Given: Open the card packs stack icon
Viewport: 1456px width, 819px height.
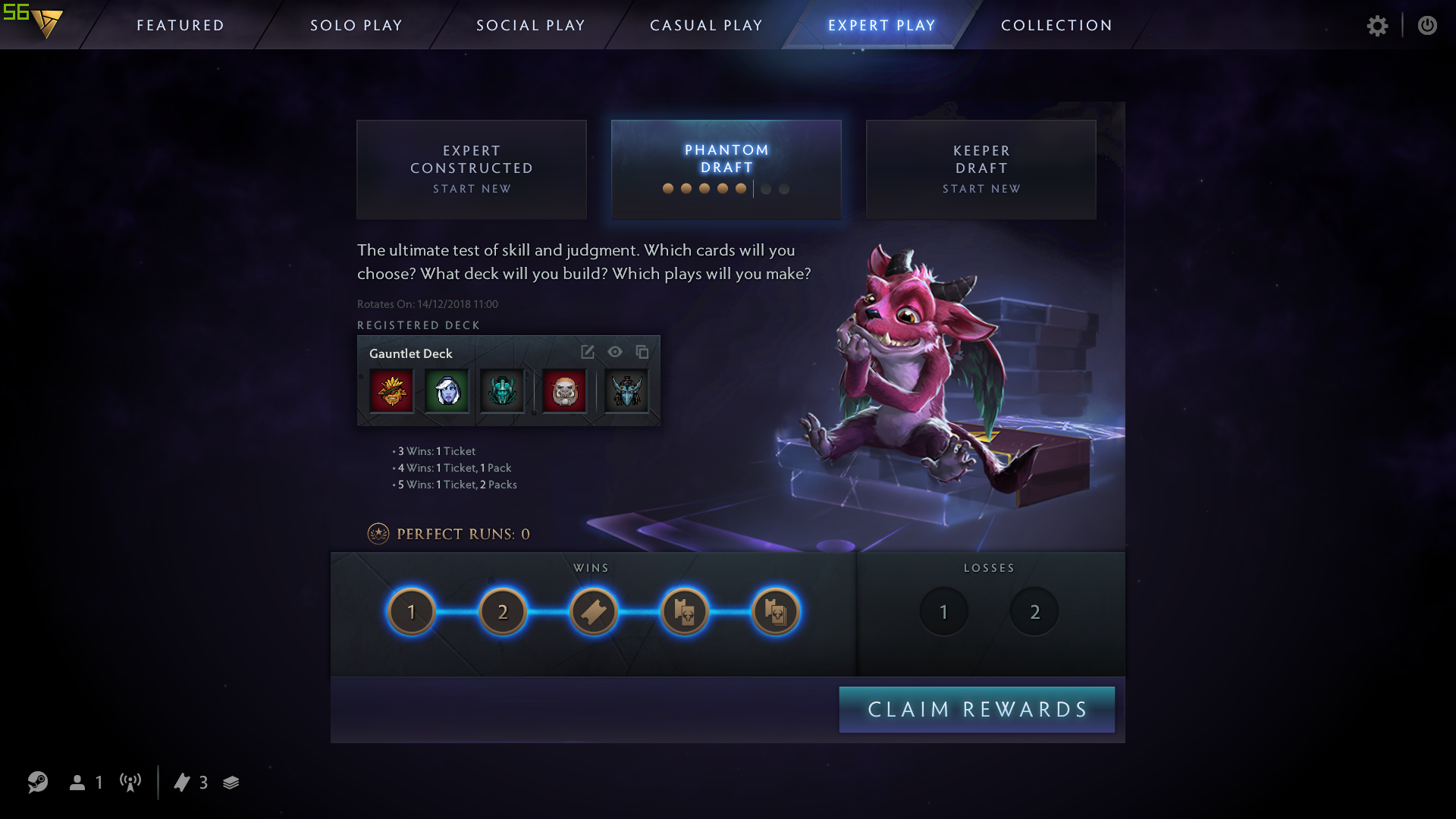Looking at the screenshot, I should click(x=231, y=783).
